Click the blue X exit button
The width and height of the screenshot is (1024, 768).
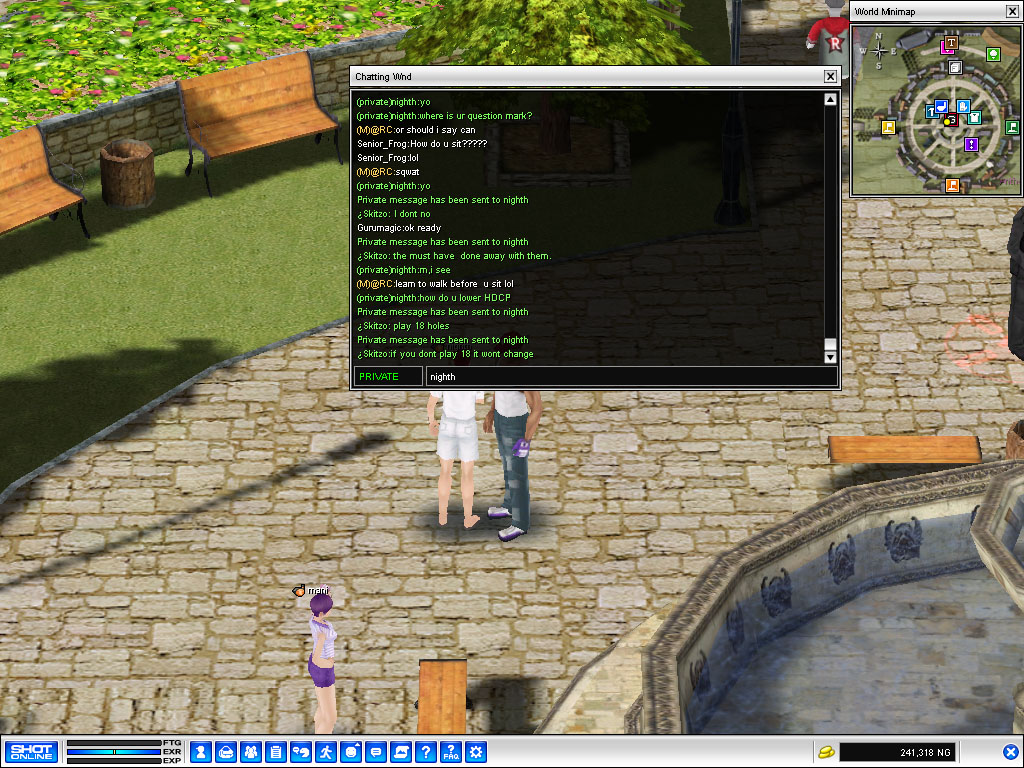(1010, 752)
